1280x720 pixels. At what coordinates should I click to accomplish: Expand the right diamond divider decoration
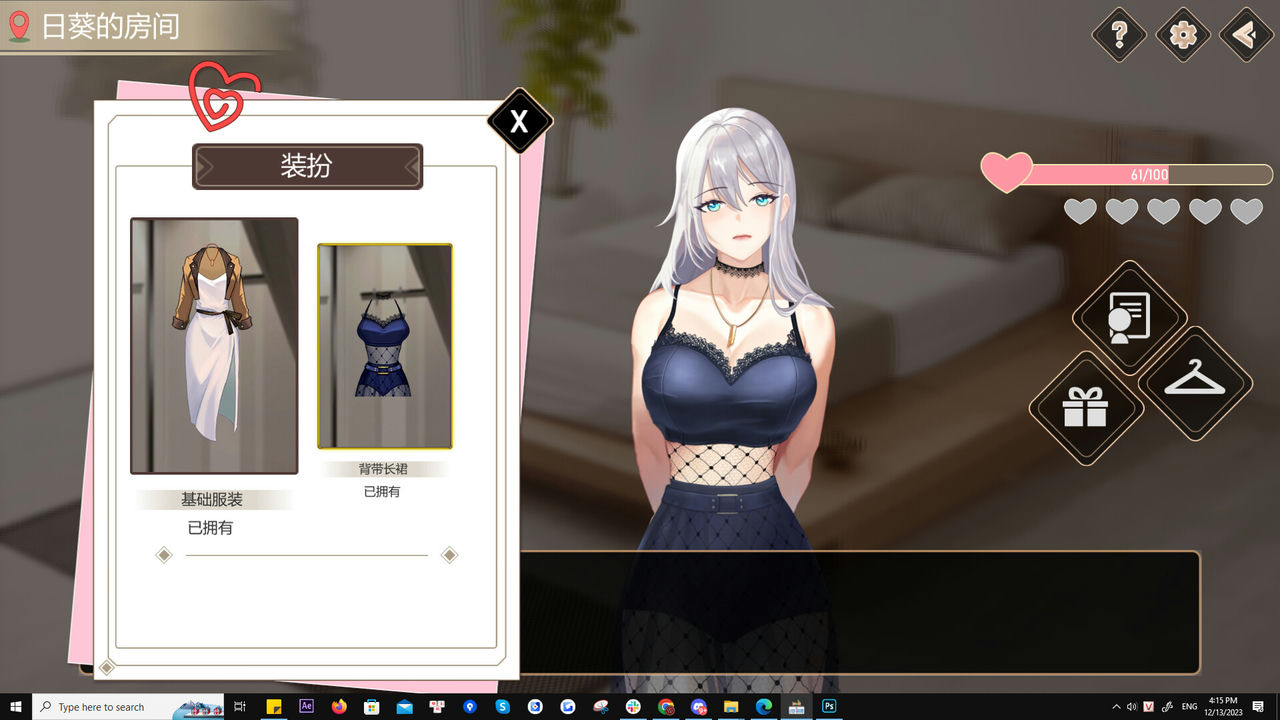pyautogui.click(x=449, y=554)
